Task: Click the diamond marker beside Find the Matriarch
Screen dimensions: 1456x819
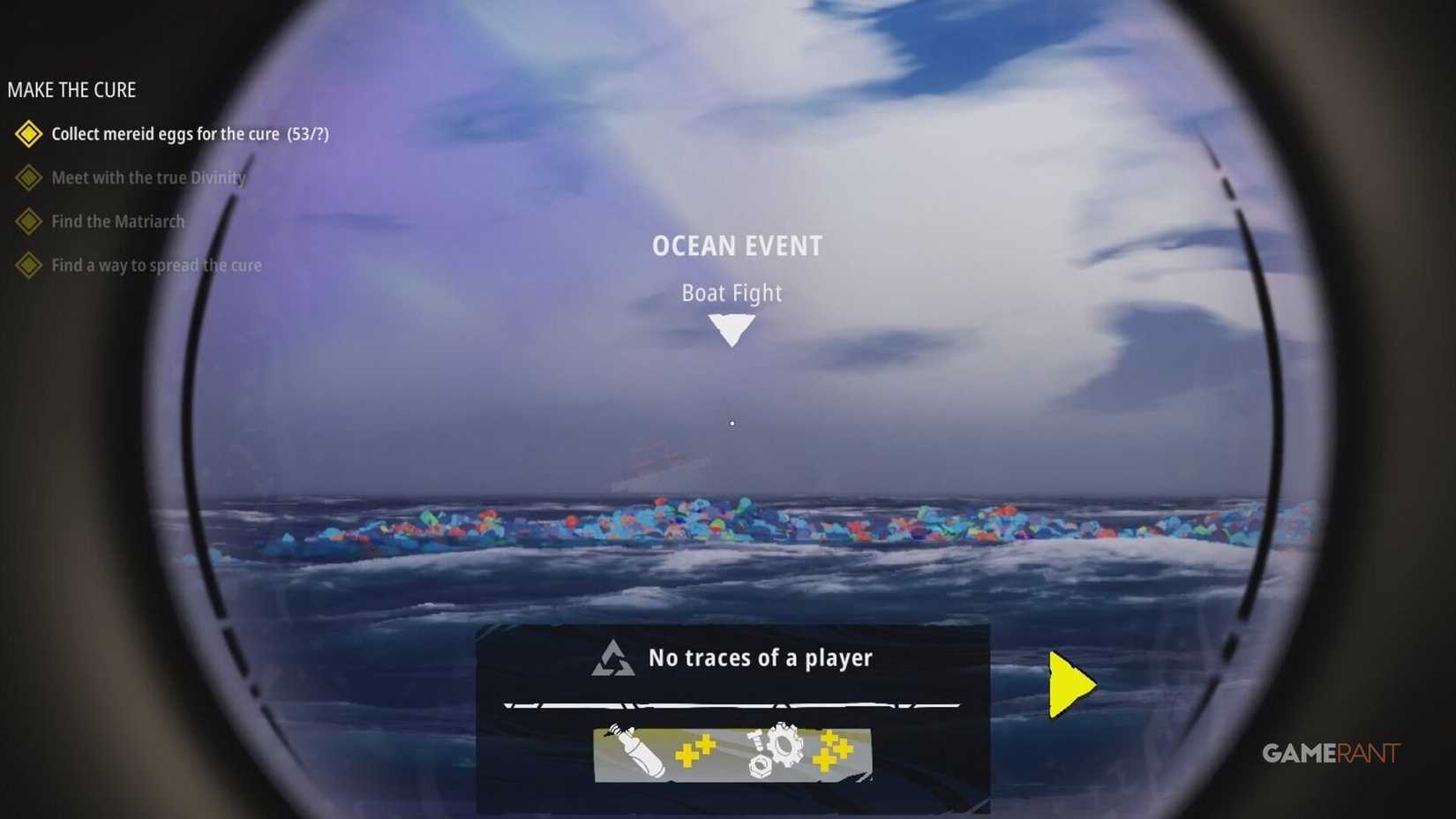Action: pos(28,222)
